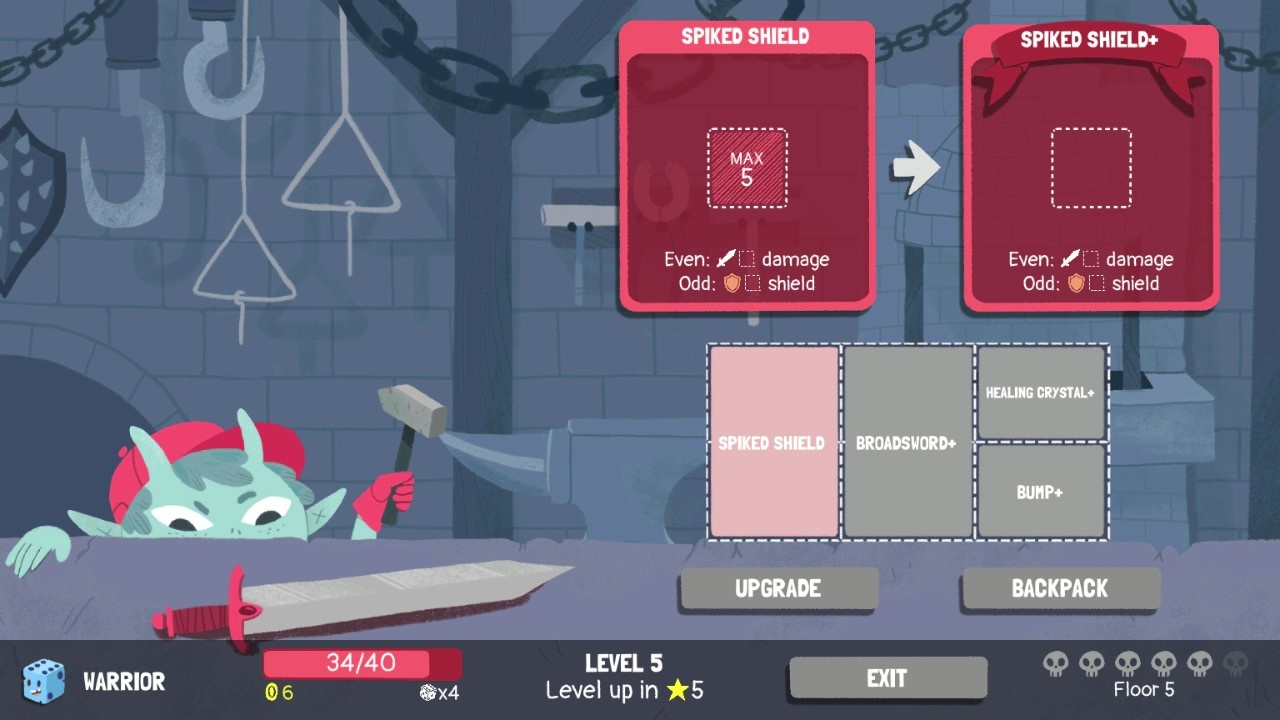Select the Healing Crystal+ inventory item

(x=1041, y=393)
